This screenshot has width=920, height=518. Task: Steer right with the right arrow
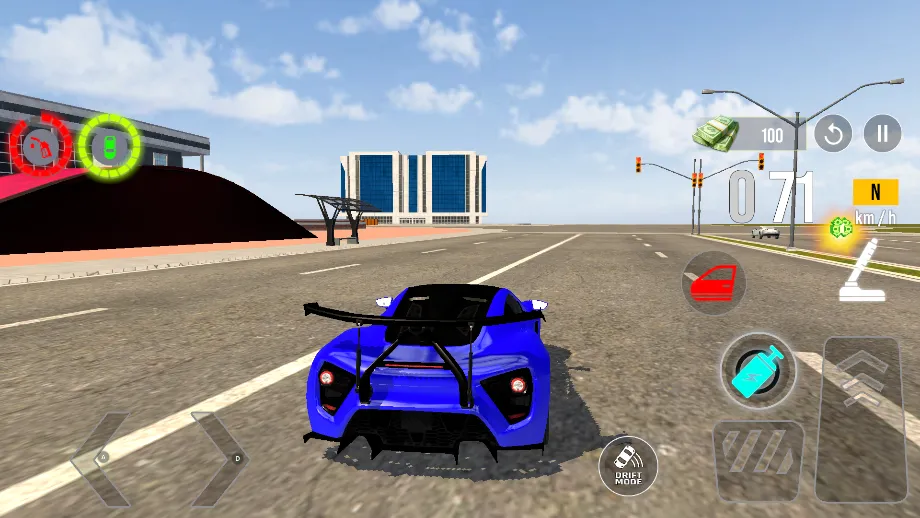click(x=218, y=458)
